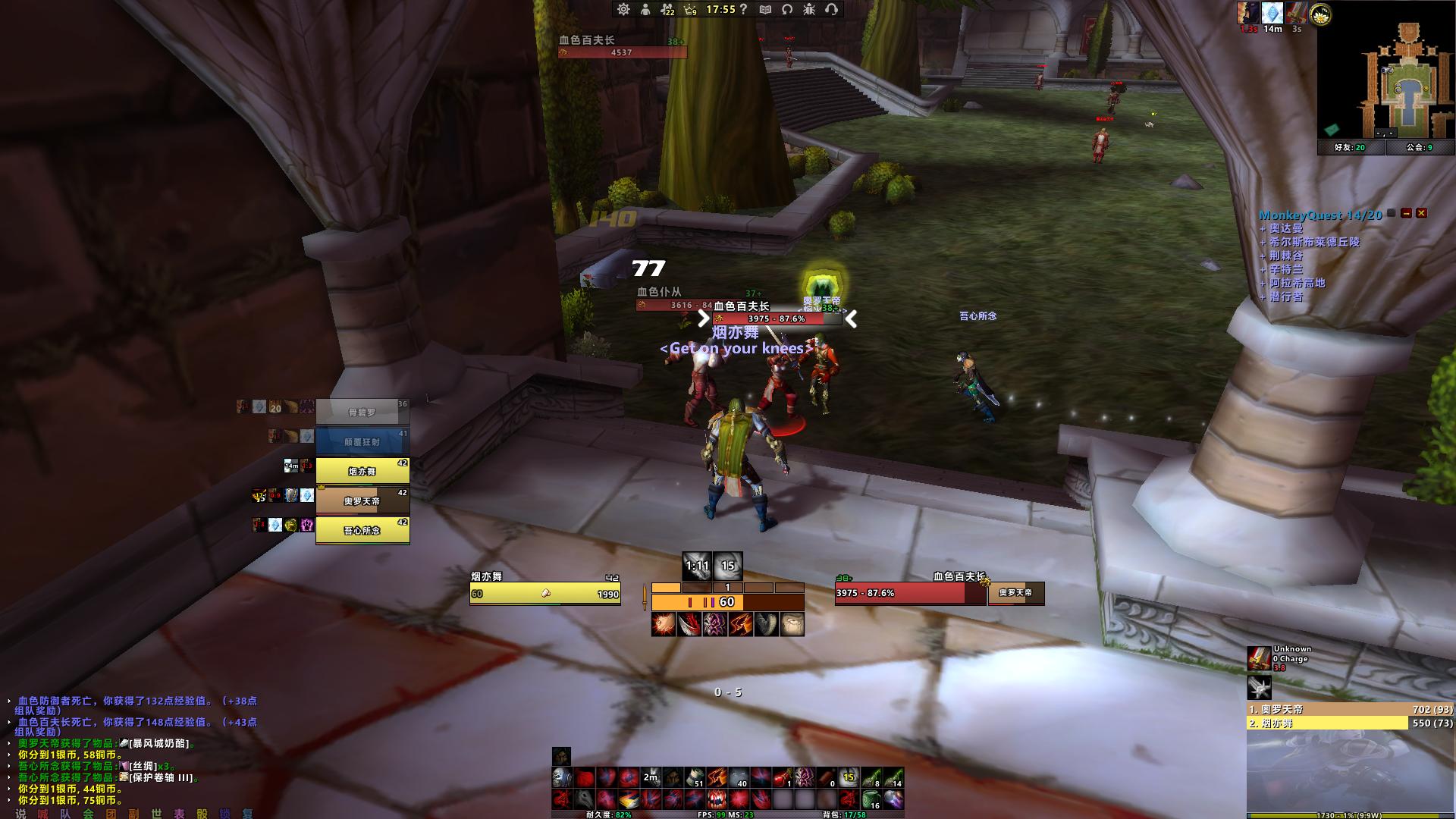Open the guild roster button (公会)
Viewport: 1456px width, 819px height.
[1420, 148]
